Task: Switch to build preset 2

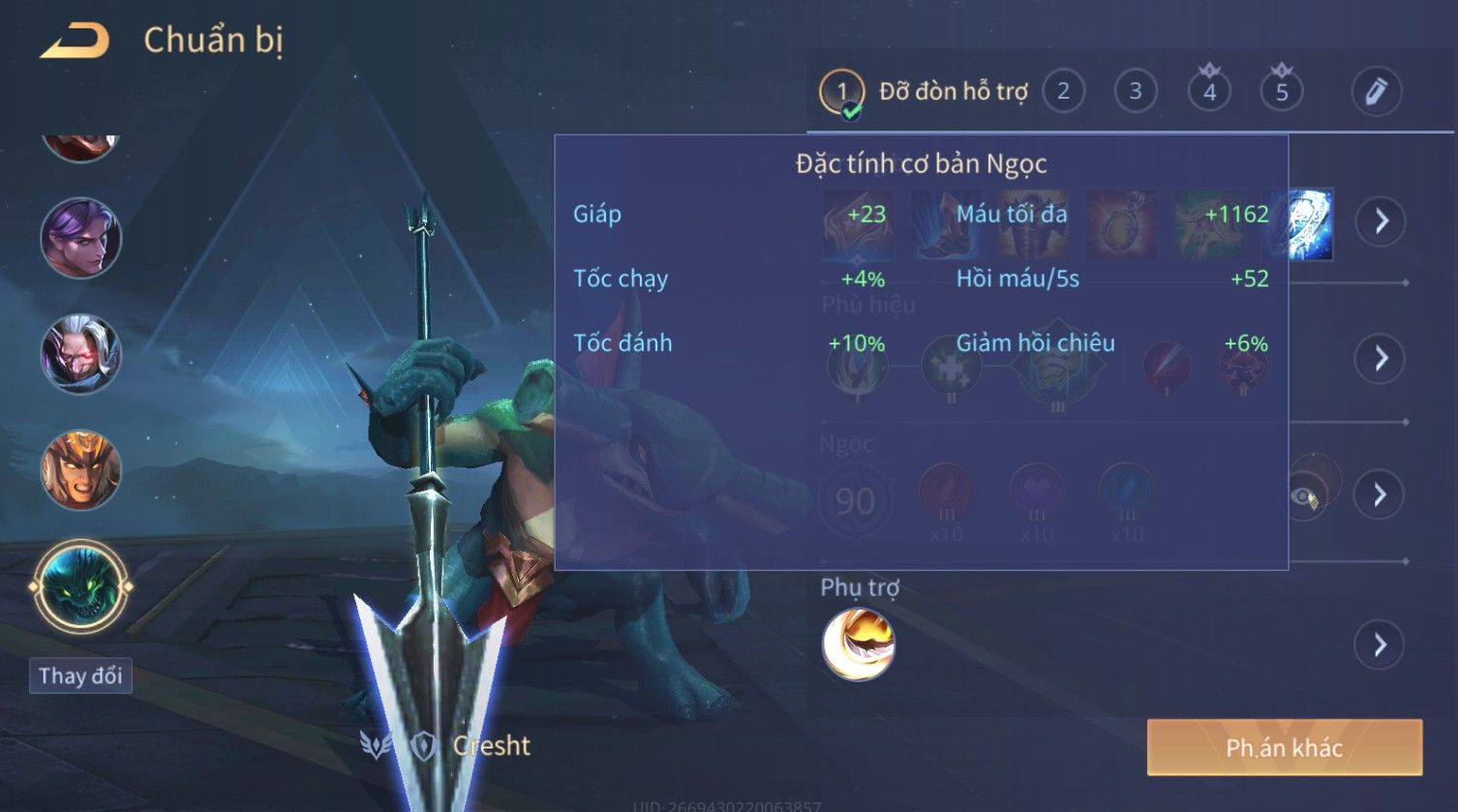Action: 1063,92
